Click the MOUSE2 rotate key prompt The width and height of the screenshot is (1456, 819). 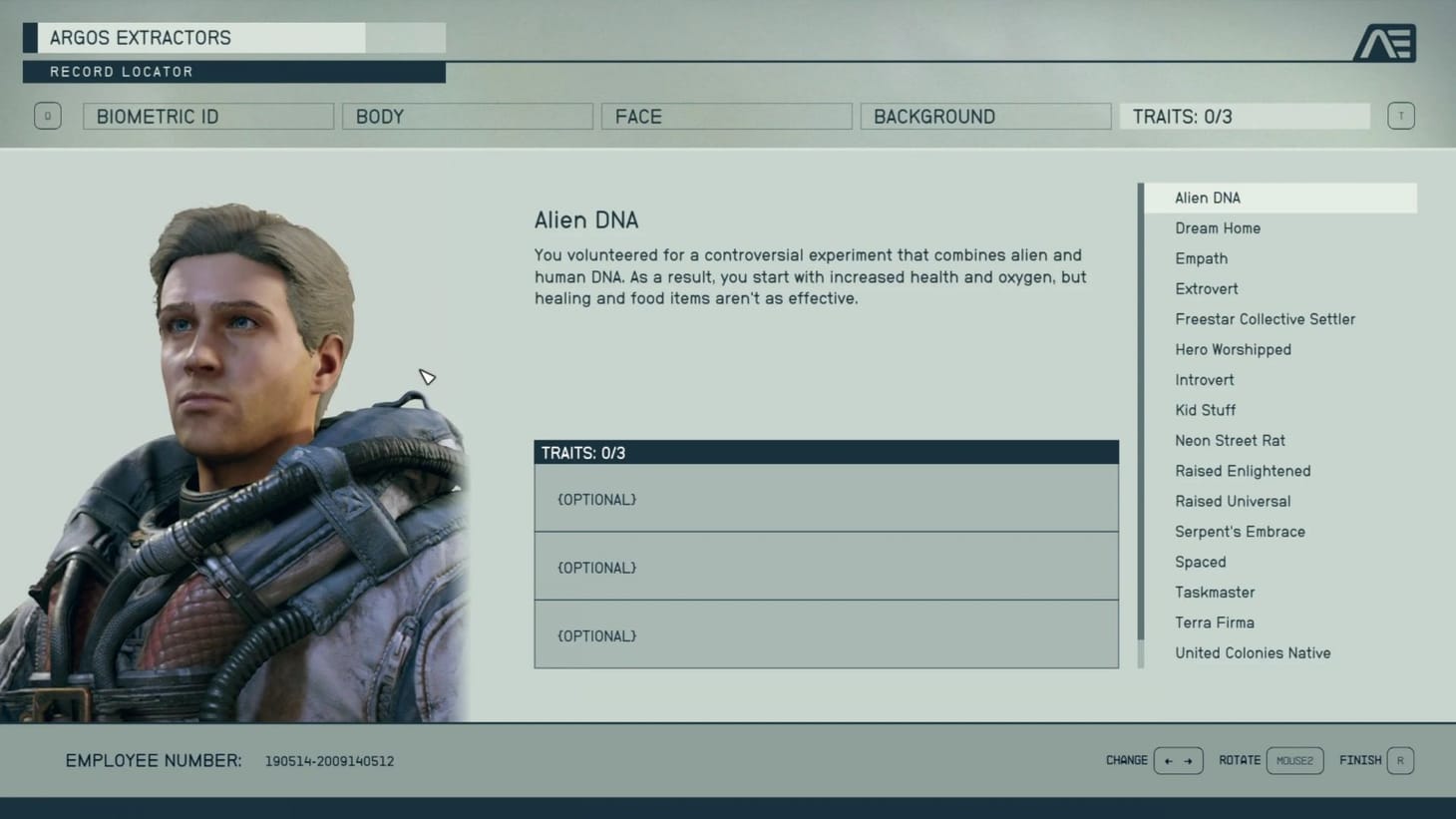(x=1294, y=760)
